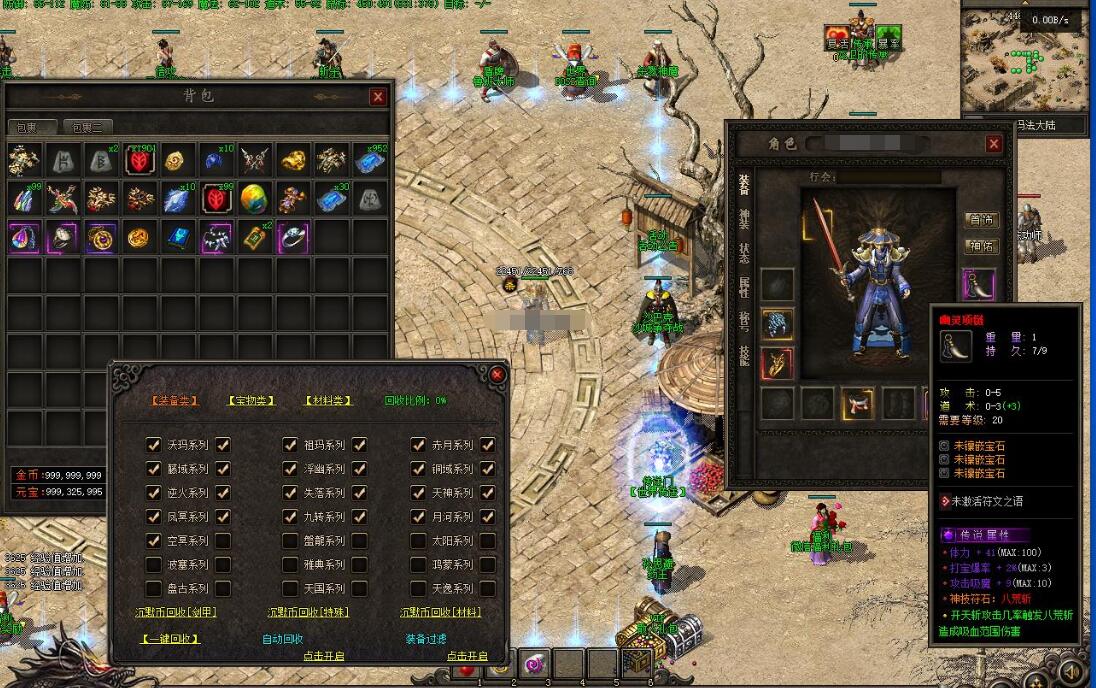Viewport: 1096px width, 688px height.
Task: Open the 技能 skills tab
Action: pyautogui.click(x=743, y=355)
